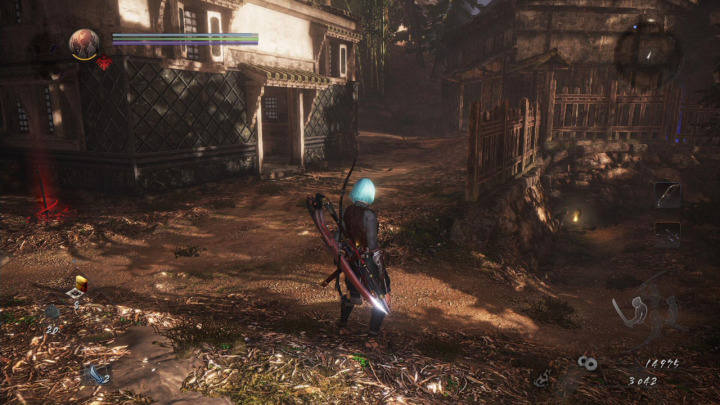Select the grey stone shortcut item
This screenshot has height=405, width=720.
[52, 313]
